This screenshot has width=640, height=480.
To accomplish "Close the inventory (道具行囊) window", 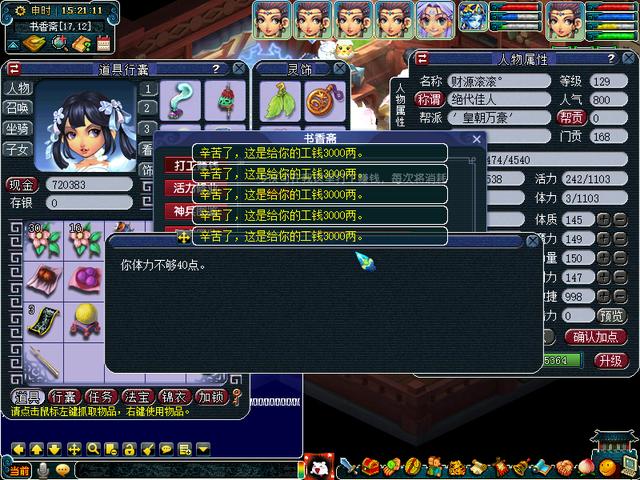I will pyautogui.click(x=238, y=69).
